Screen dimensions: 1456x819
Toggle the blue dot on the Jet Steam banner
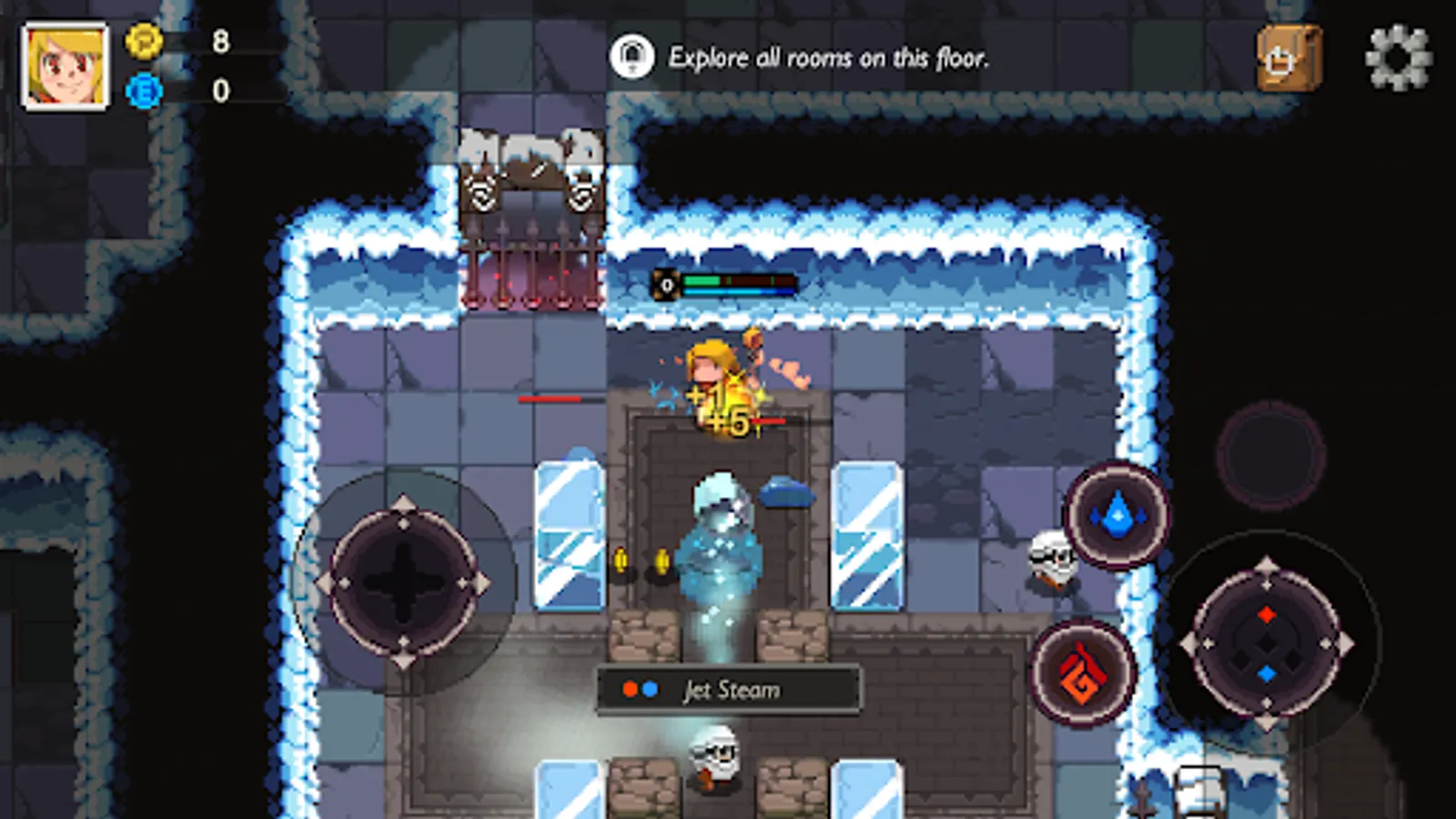652,690
